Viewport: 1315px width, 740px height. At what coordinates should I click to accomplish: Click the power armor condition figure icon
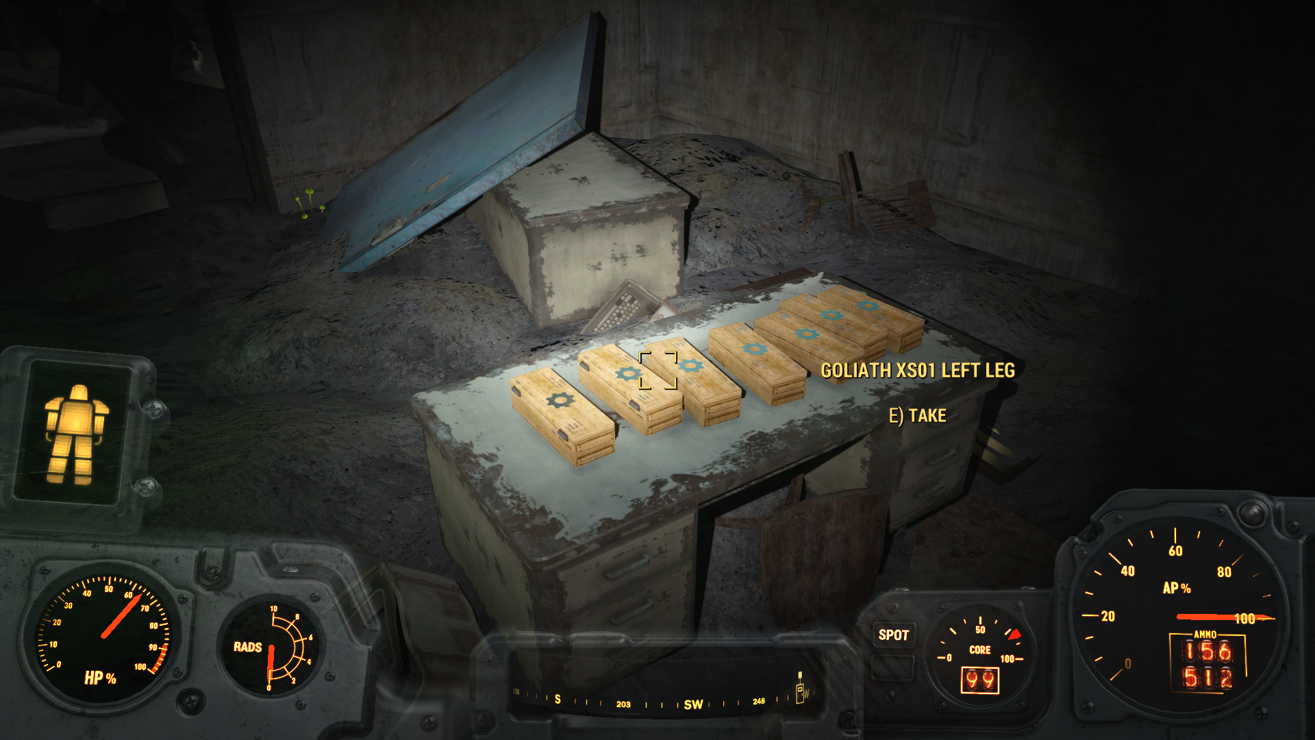[x=75, y=431]
